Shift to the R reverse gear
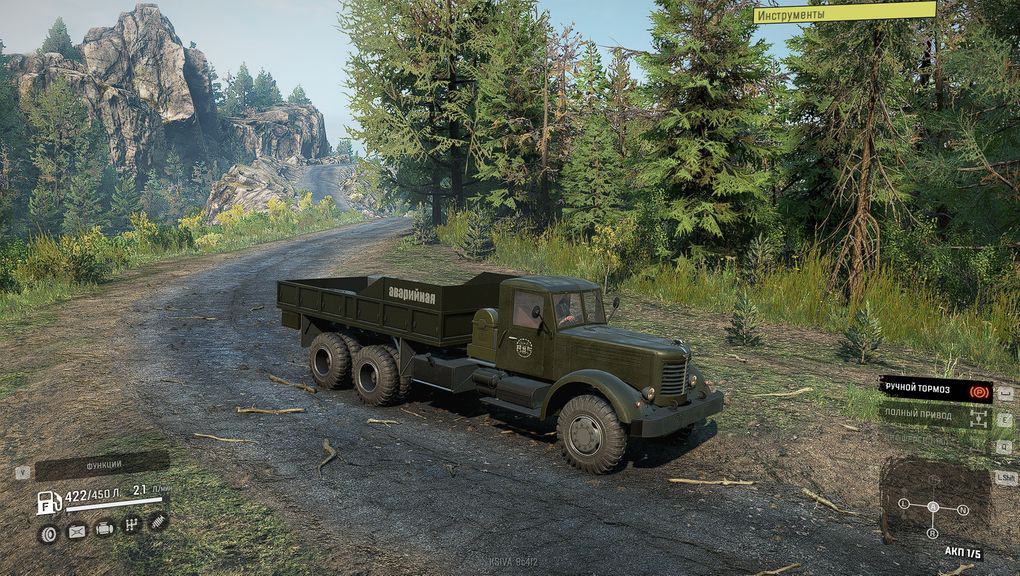The height and width of the screenshot is (576, 1020). 934,535
